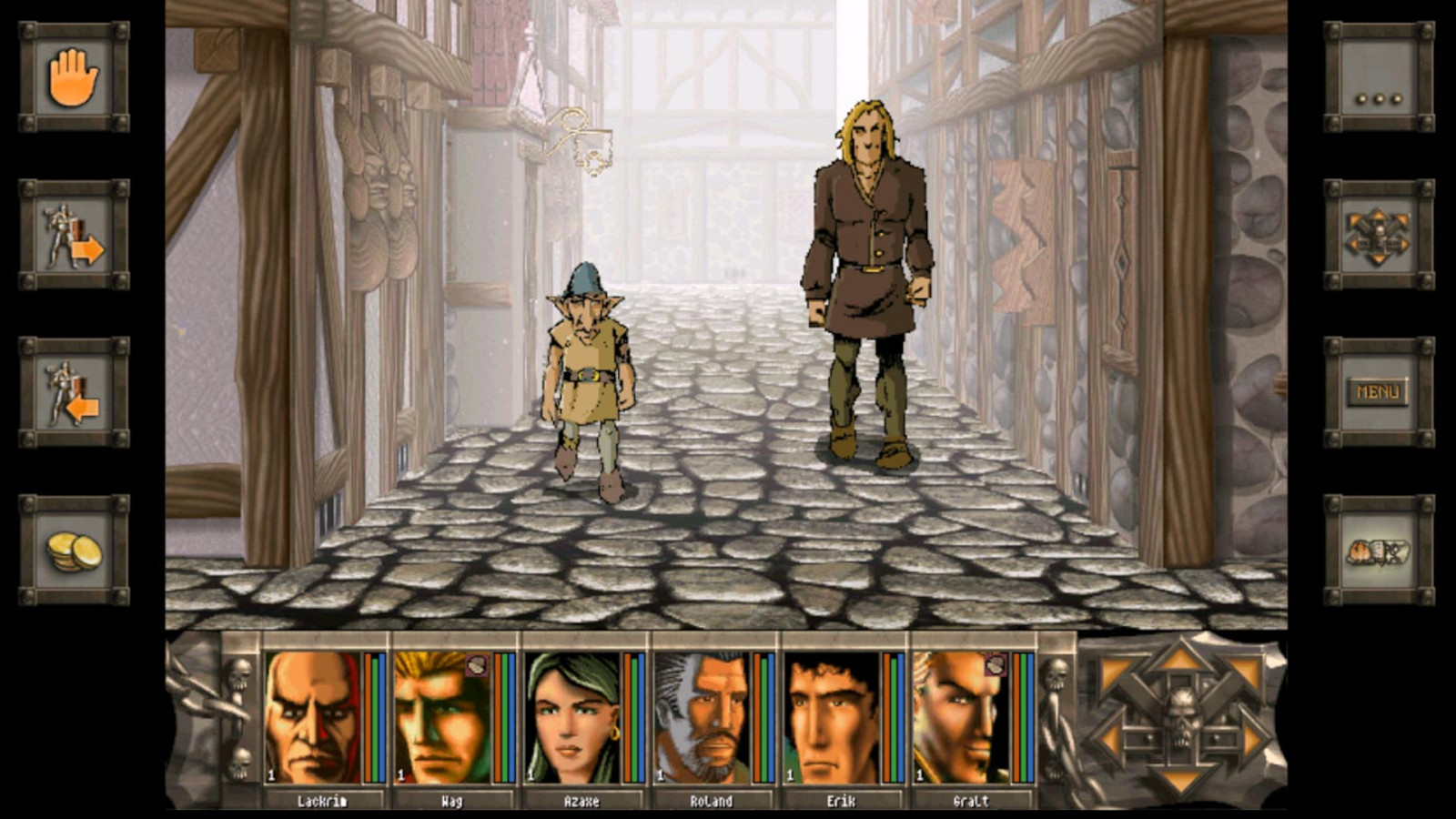Choose Azaxe's portrait
The height and width of the screenshot is (819, 1456).
point(572,717)
